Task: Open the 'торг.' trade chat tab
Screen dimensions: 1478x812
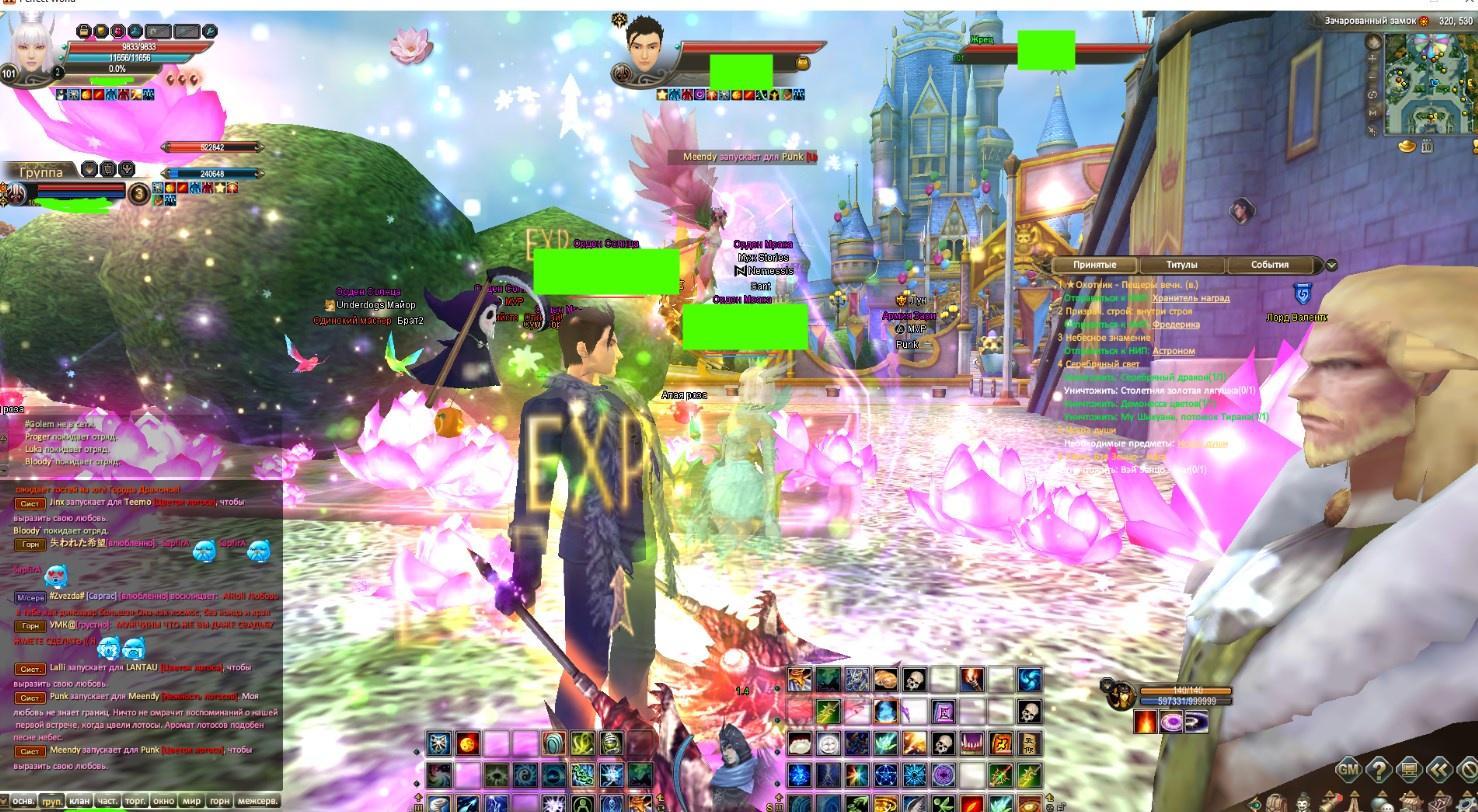Action: 135,802
